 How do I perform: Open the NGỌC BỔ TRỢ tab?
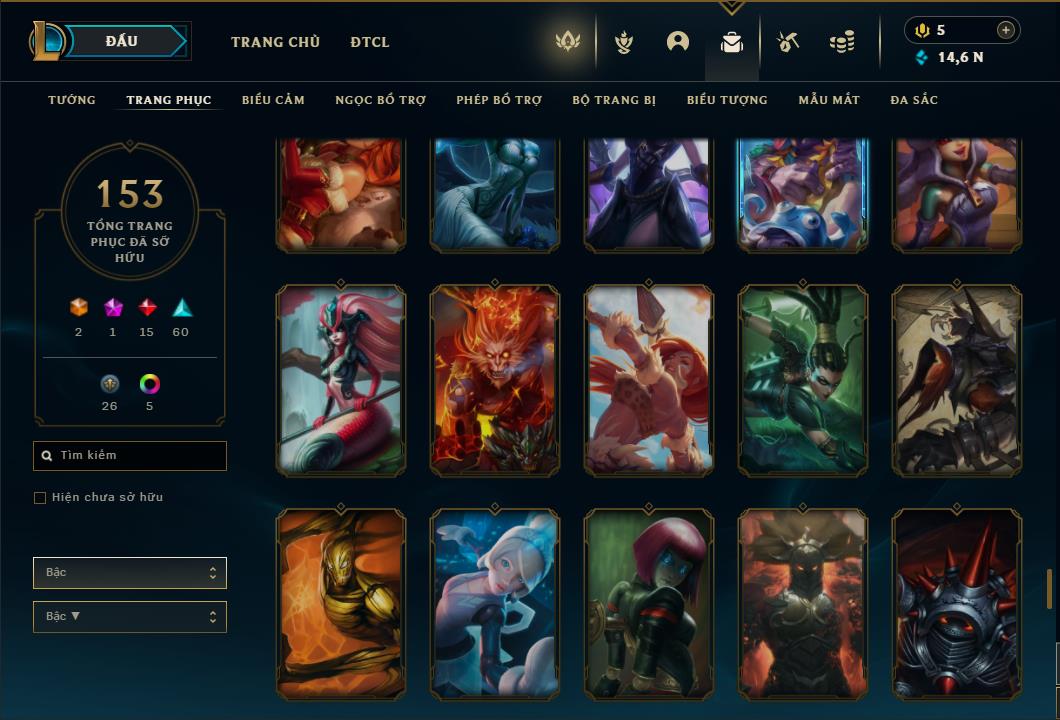pyautogui.click(x=380, y=100)
